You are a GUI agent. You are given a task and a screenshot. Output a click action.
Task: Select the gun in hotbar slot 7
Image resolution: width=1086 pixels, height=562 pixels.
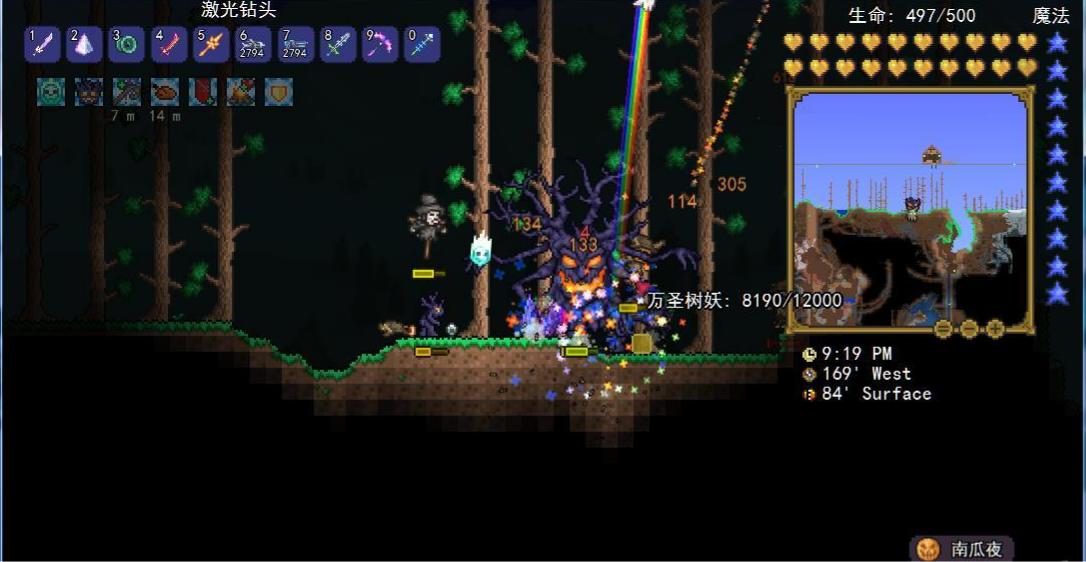(295, 44)
